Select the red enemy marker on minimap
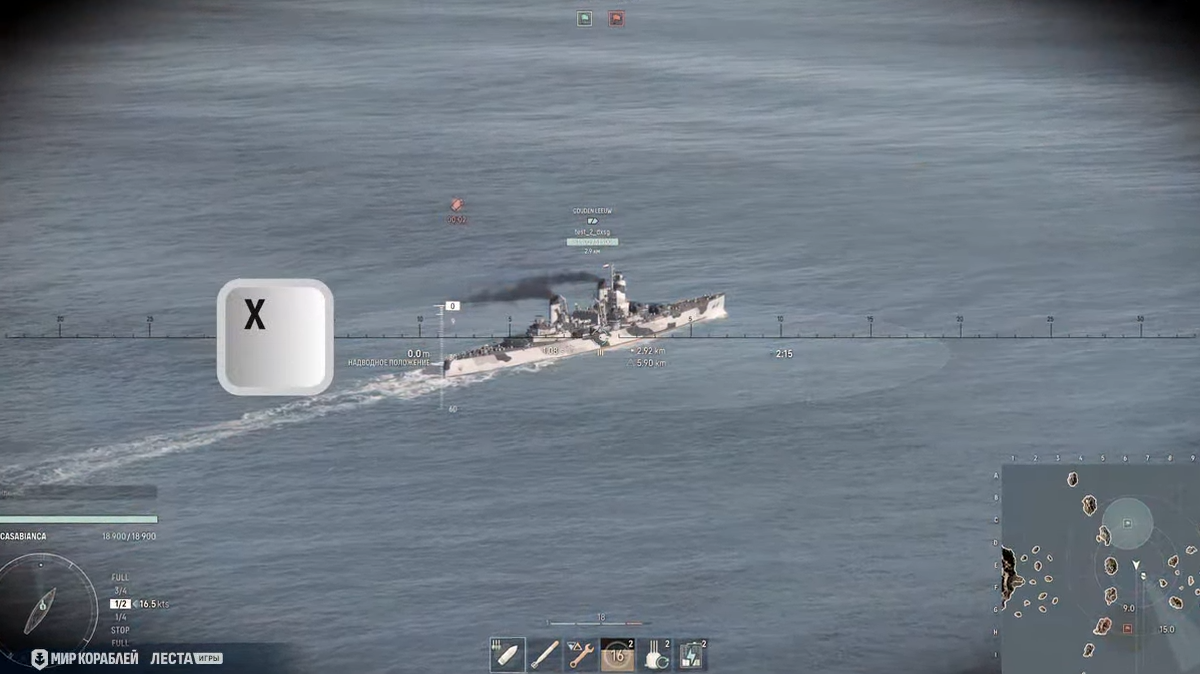This screenshot has width=1200, height=674. click(x=1127, y=628)
